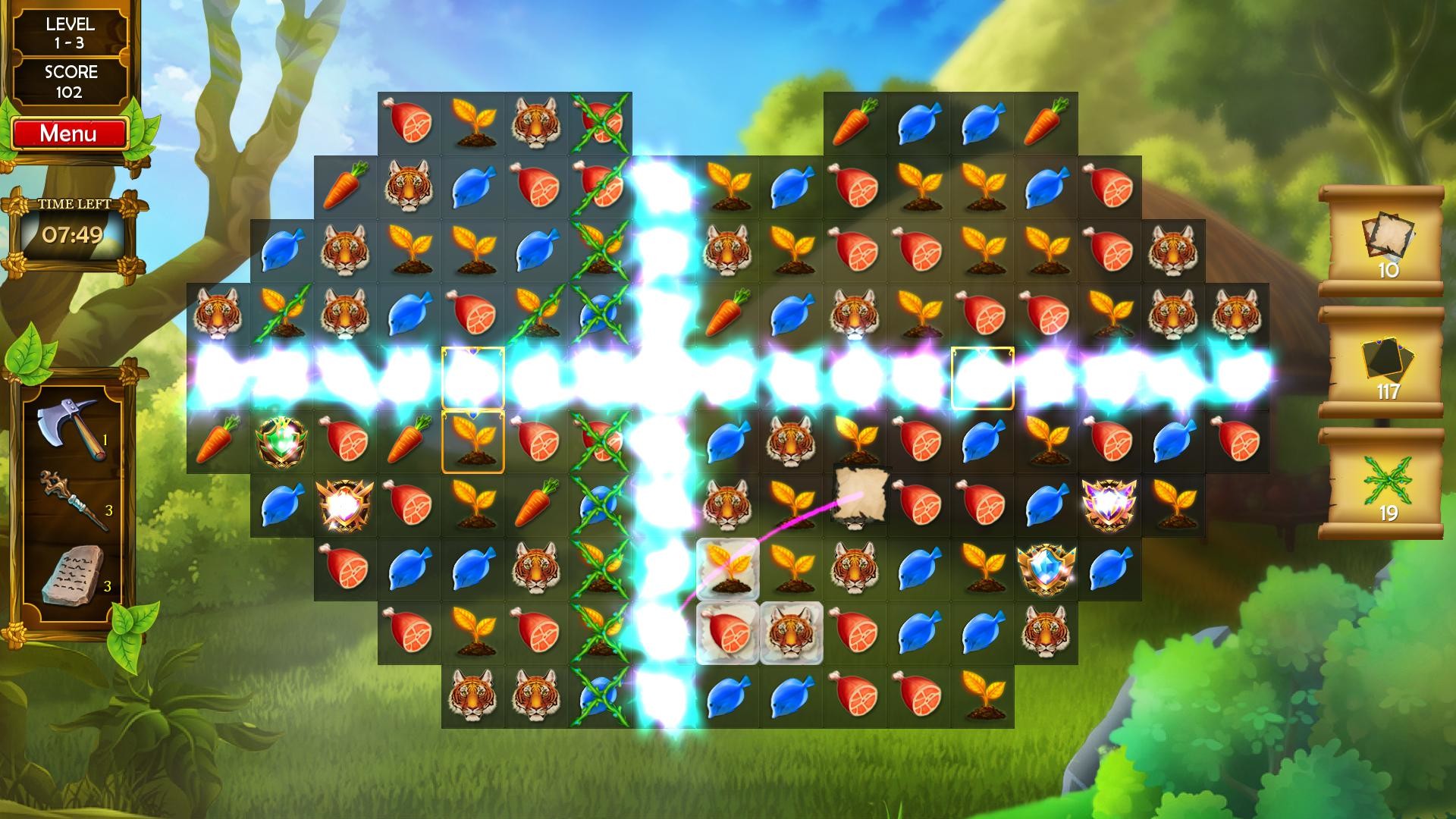The width and height of the screenshot is (1456, 819).
Task: Click the frozen tiger tile
Action: point(791,632)
